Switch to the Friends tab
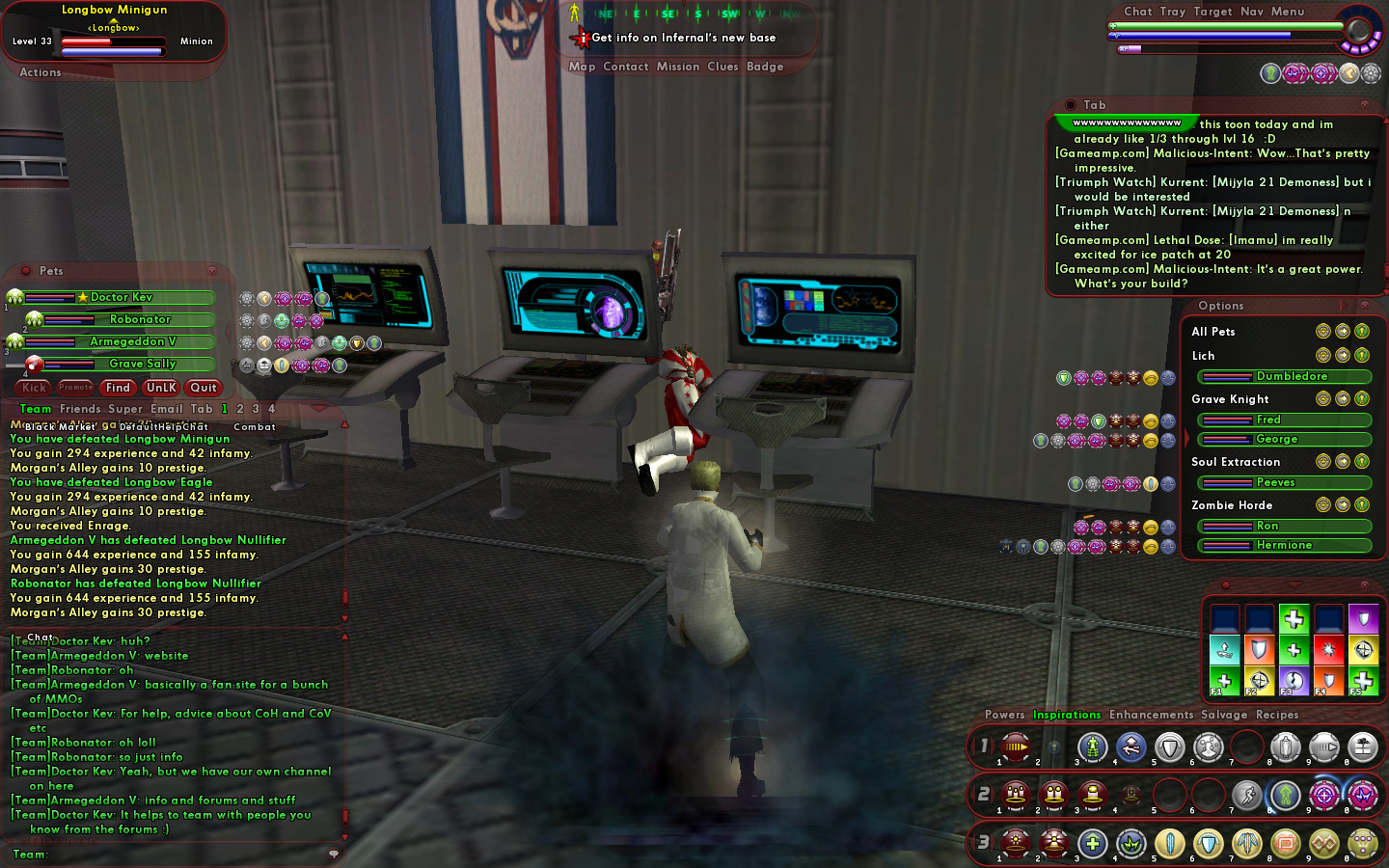 (80, 409)
